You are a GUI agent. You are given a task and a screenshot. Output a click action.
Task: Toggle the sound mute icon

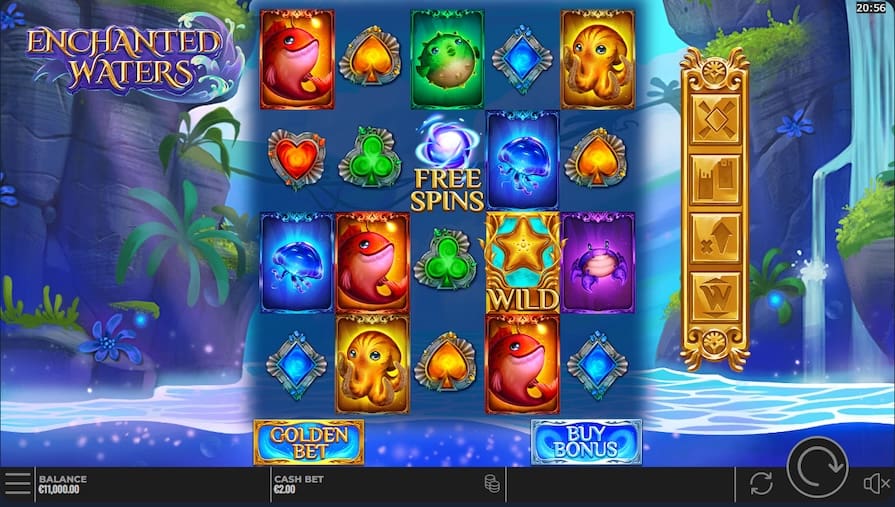pyautogui.click(x=876, y=484)
